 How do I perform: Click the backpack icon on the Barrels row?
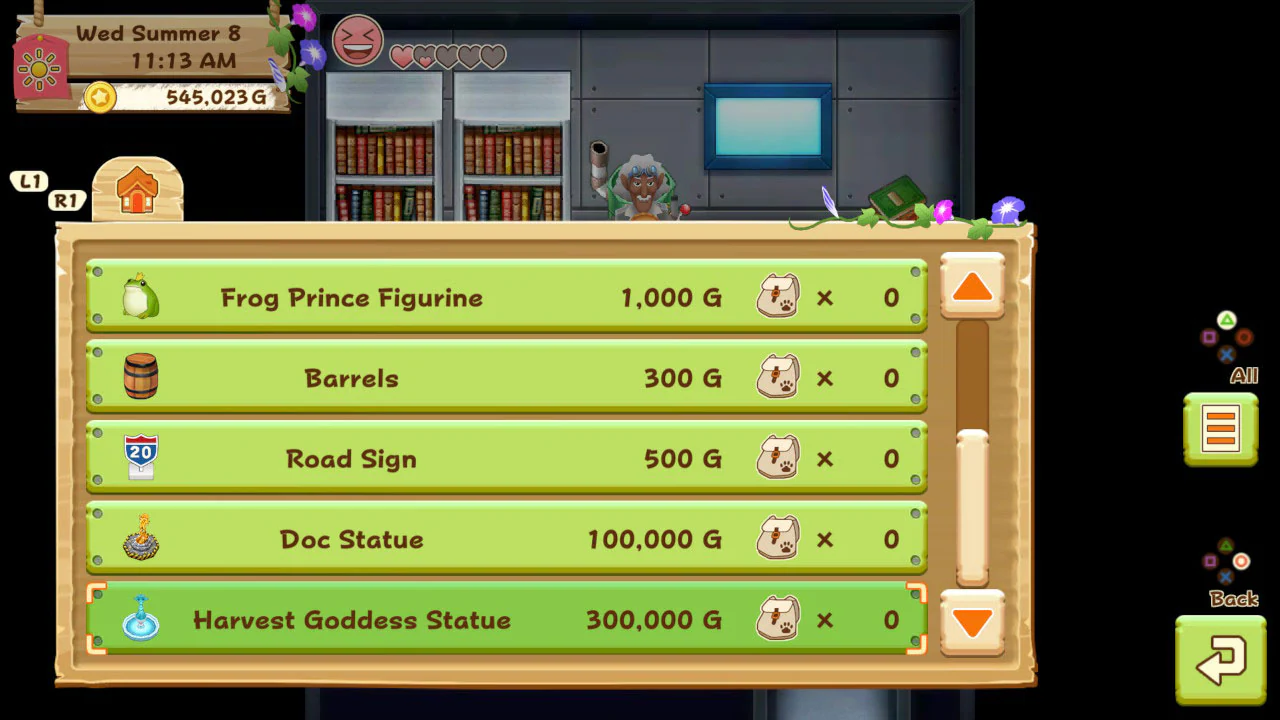[x=779, y=377]
